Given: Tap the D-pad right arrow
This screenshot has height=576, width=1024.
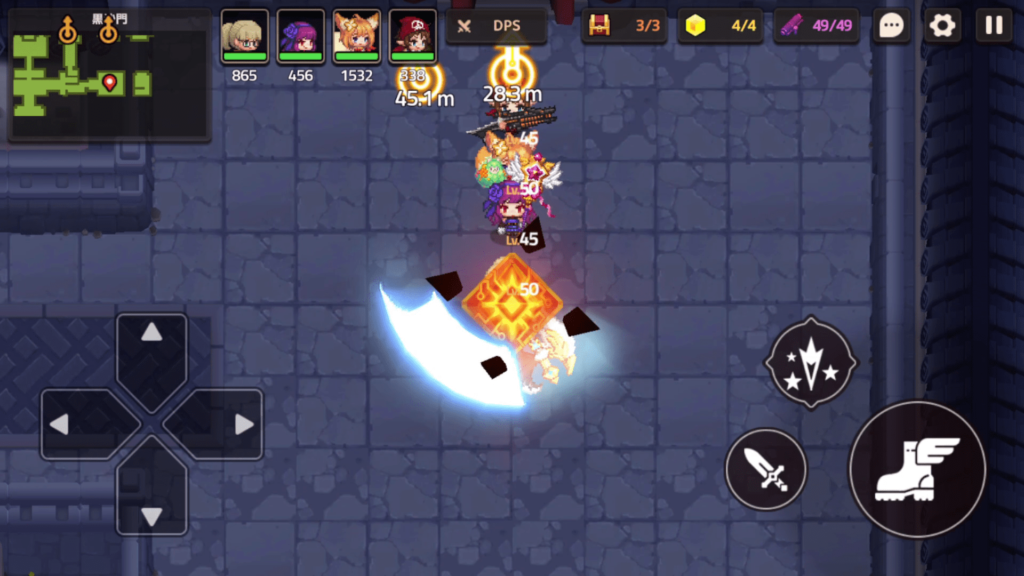Looking at the screenshot, I should pyautogui.click(x=228, y=424).
